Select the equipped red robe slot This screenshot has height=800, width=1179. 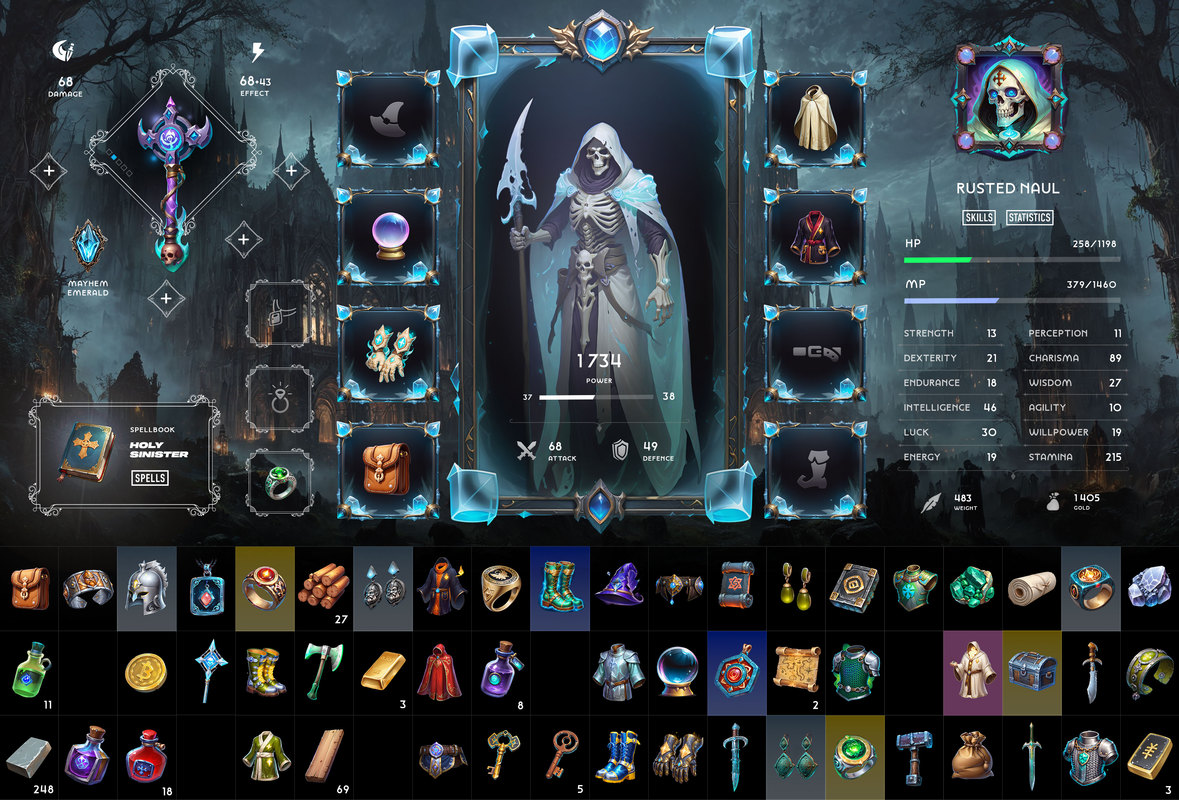coord(815,236)
